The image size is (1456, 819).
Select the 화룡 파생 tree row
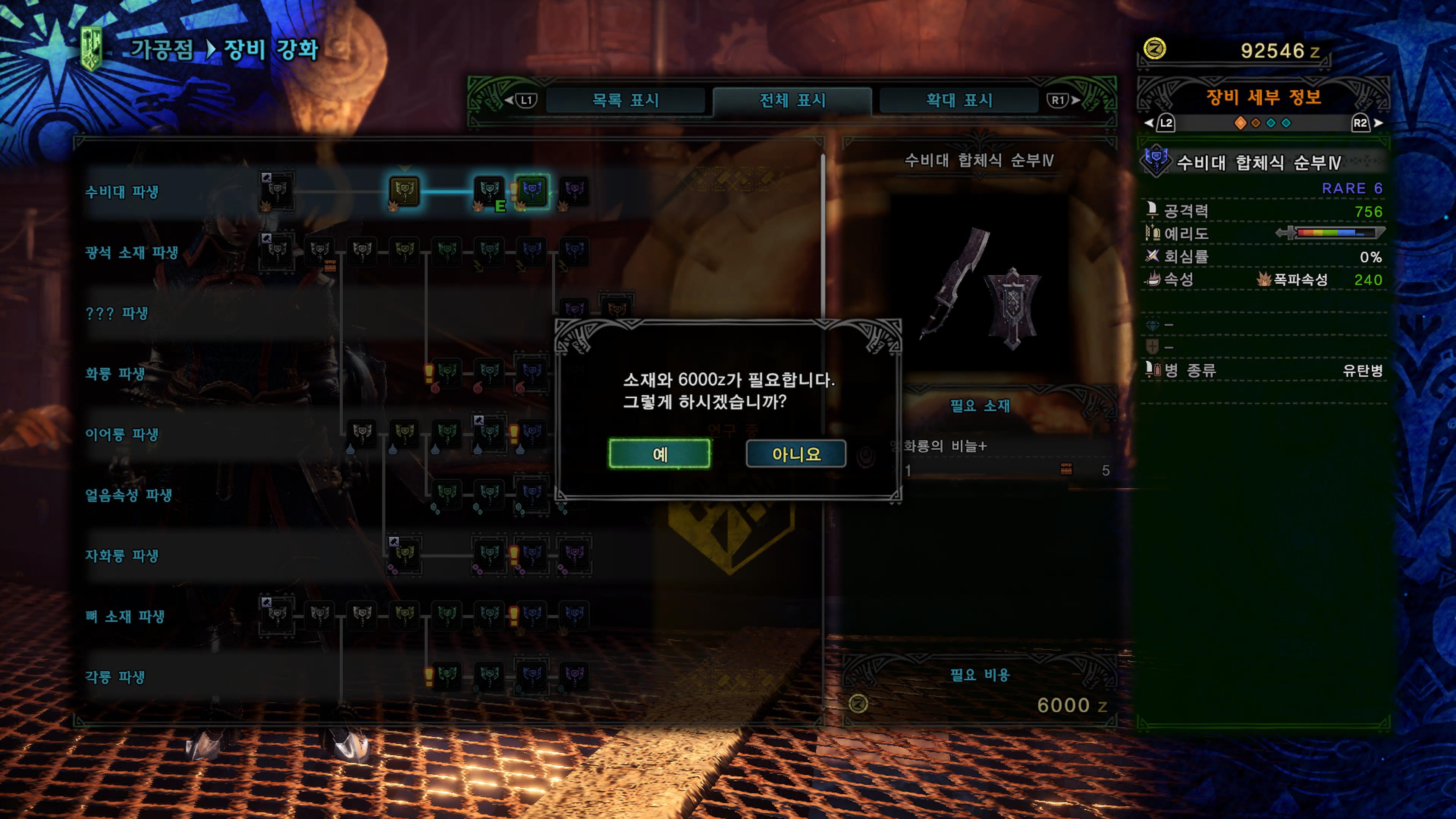[x=115, y=373]
